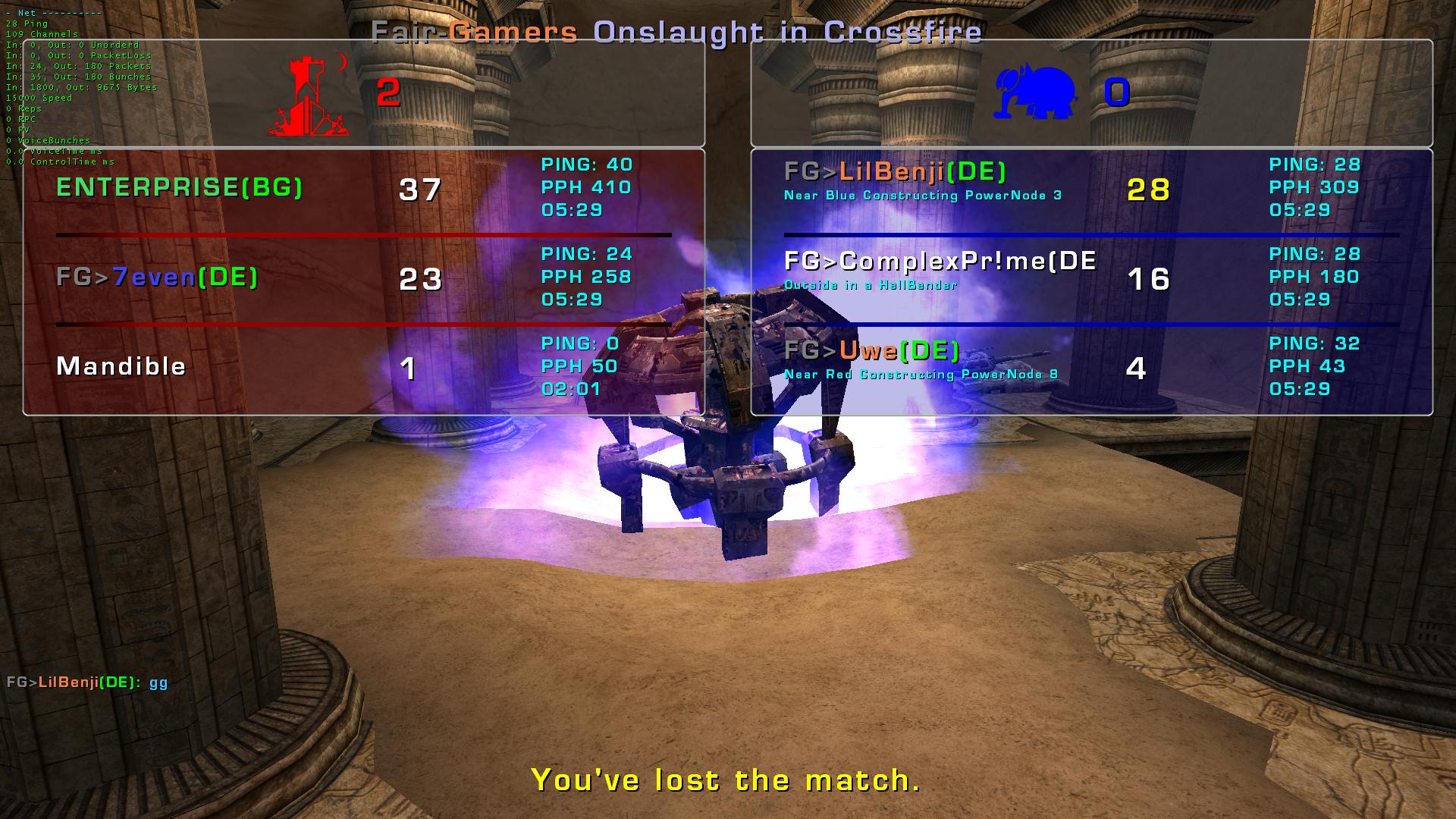This screenshot has width=1456, height=819.
Task: Pick FG>ComplexPr!me player row
Action: 940,262
